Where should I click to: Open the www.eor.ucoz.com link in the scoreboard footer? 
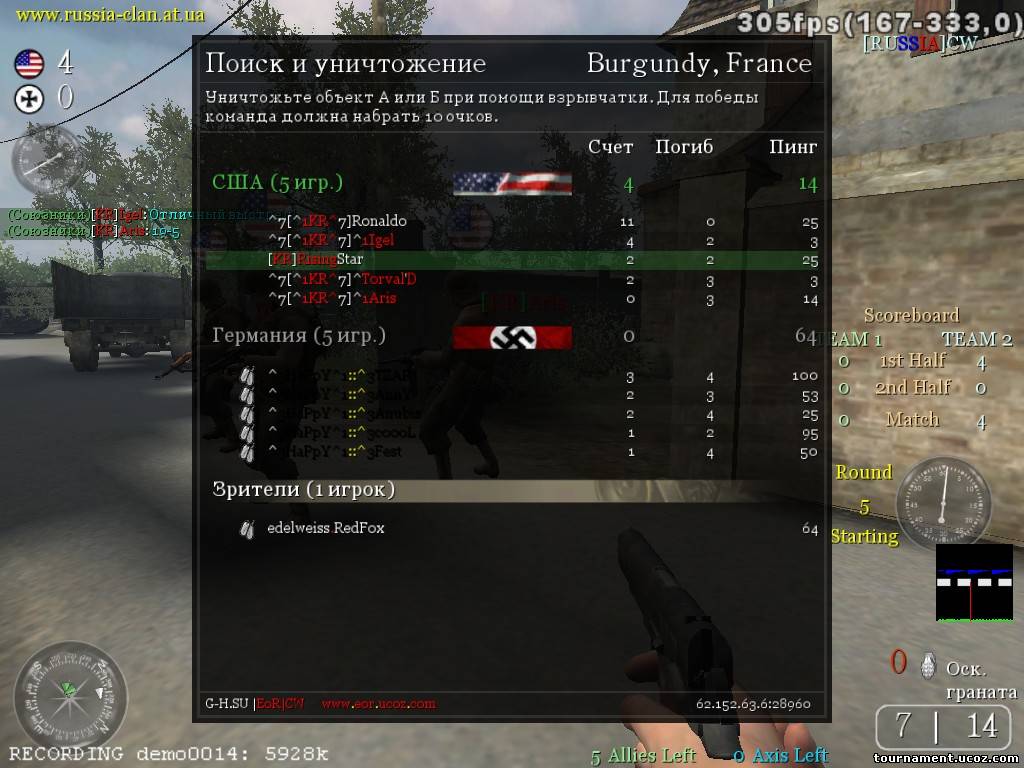pos(378,703)
